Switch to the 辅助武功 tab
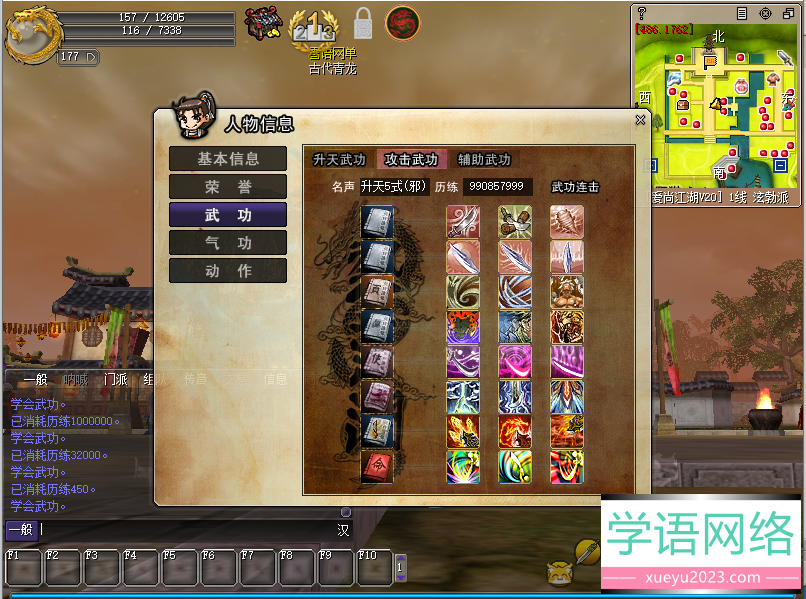Screen dimensions: 806x599 click(x=484, y=160)
